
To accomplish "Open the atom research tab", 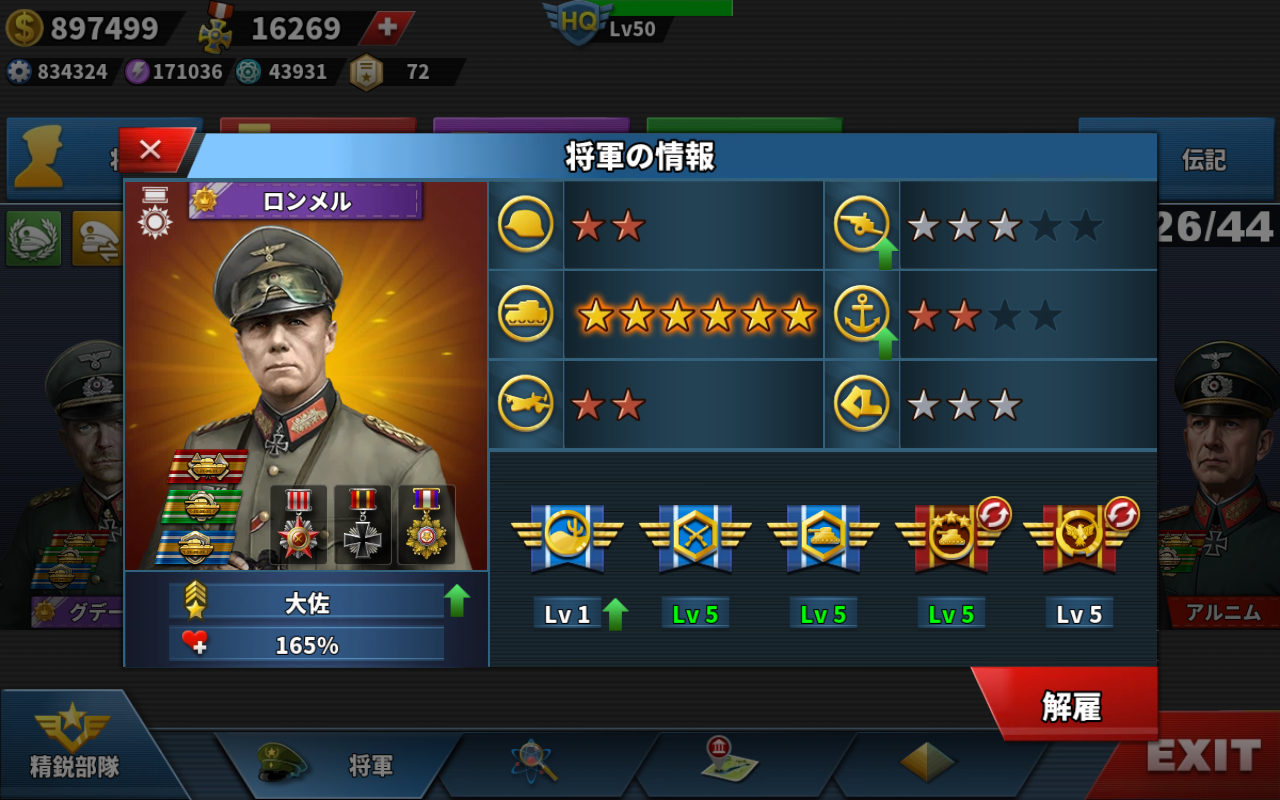I will [x=534, y=763].
